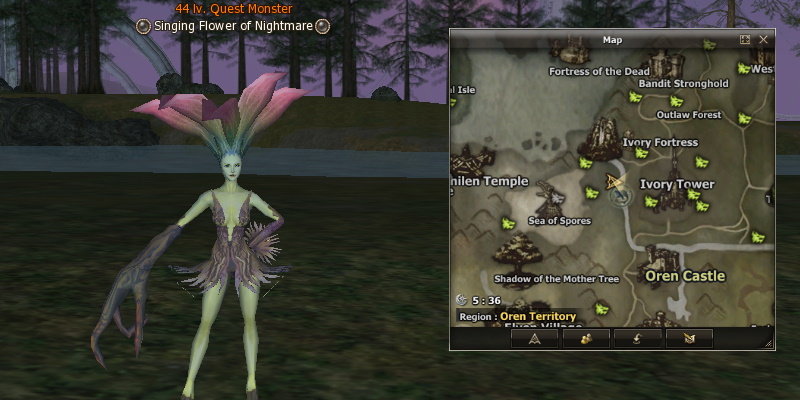Click the last map toolbar button

point(688,337)
